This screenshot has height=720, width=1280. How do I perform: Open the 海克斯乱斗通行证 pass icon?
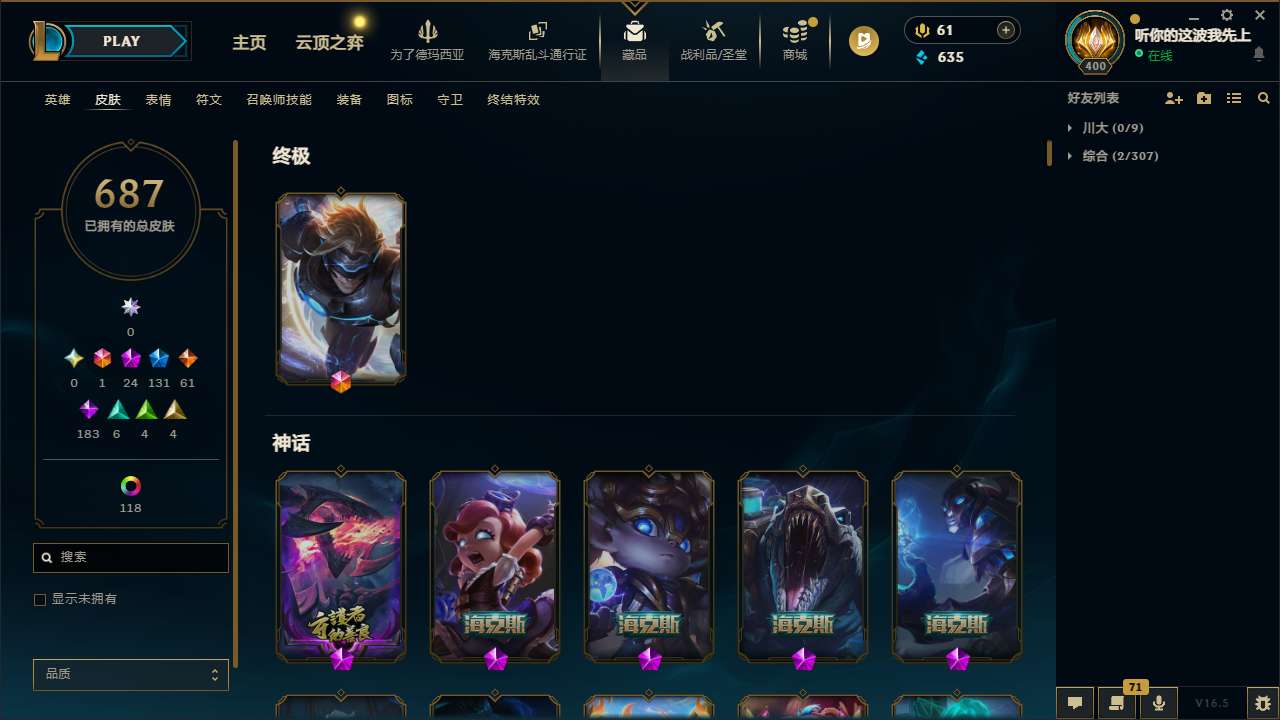(x=537, y=33)
